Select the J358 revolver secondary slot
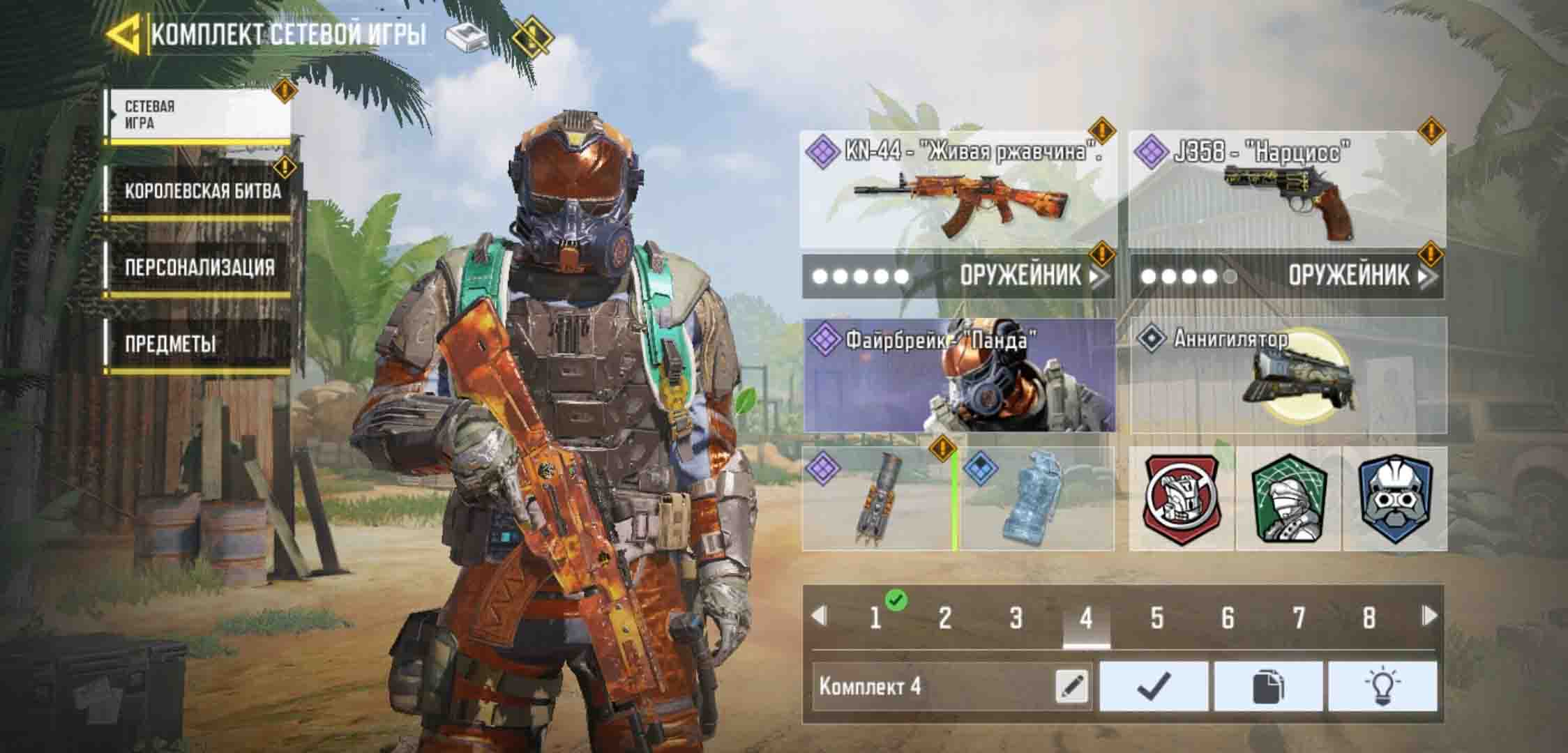This screenshot has width=1568, height=753. tap(1287, 190)
